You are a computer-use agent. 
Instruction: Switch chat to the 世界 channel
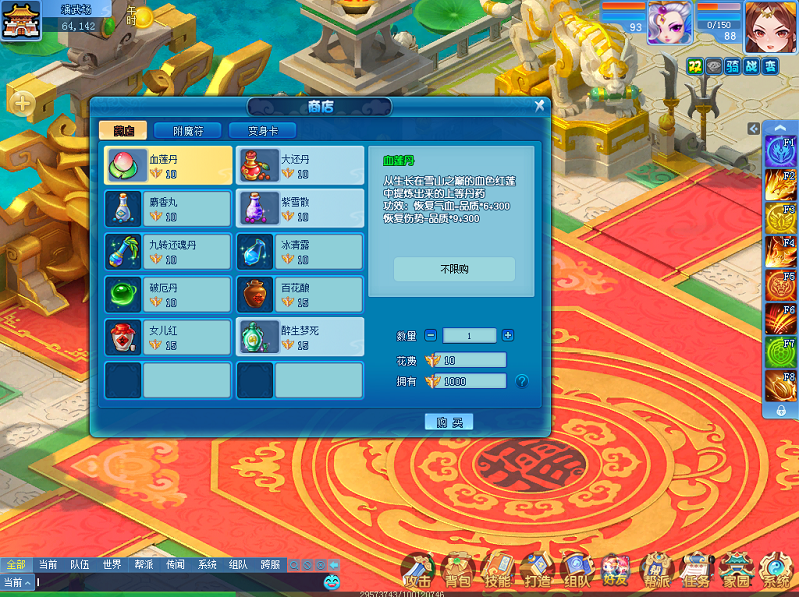tap(112, 565)
